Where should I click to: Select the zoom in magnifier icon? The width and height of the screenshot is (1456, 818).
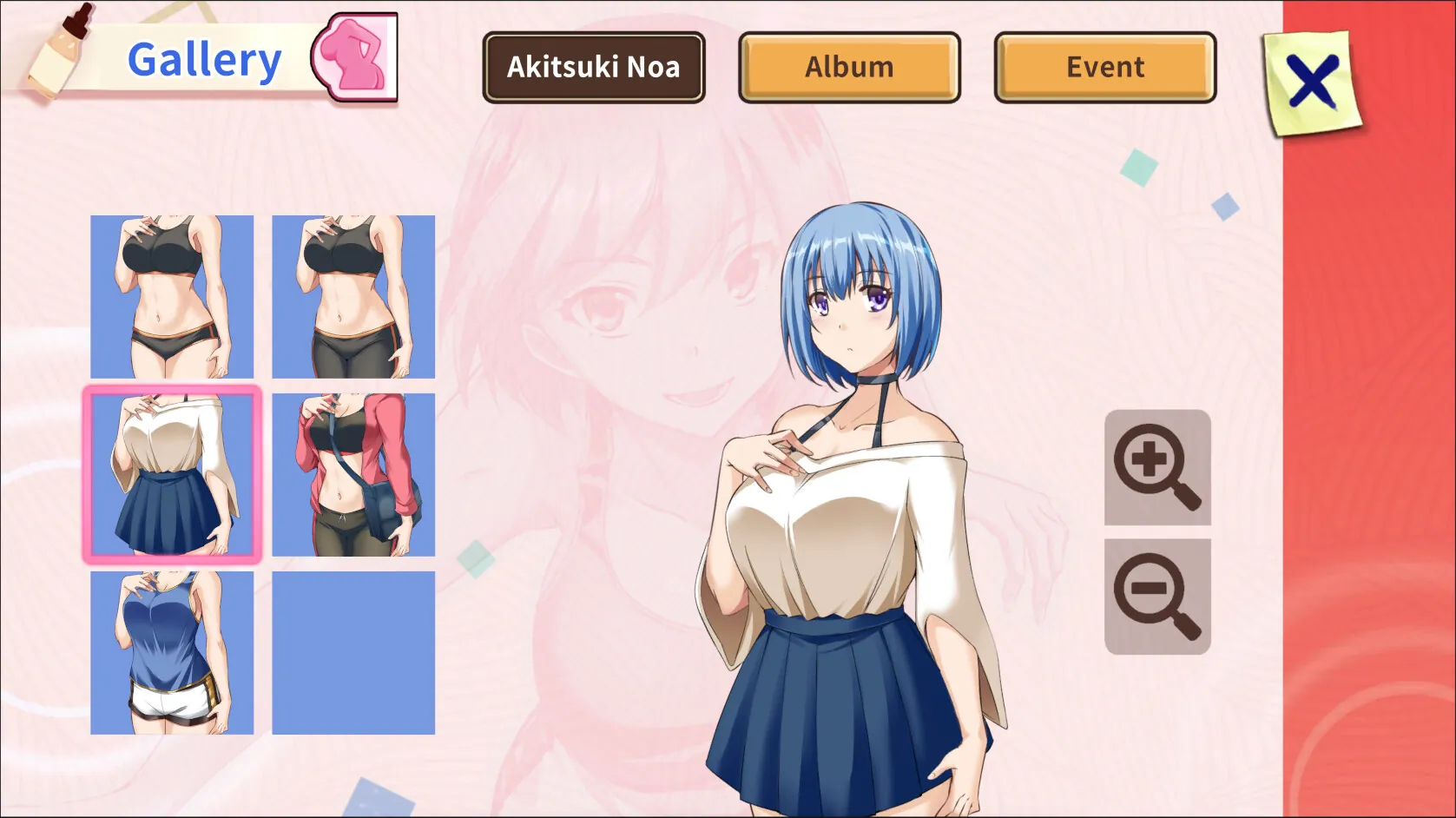pos(1156,467)
